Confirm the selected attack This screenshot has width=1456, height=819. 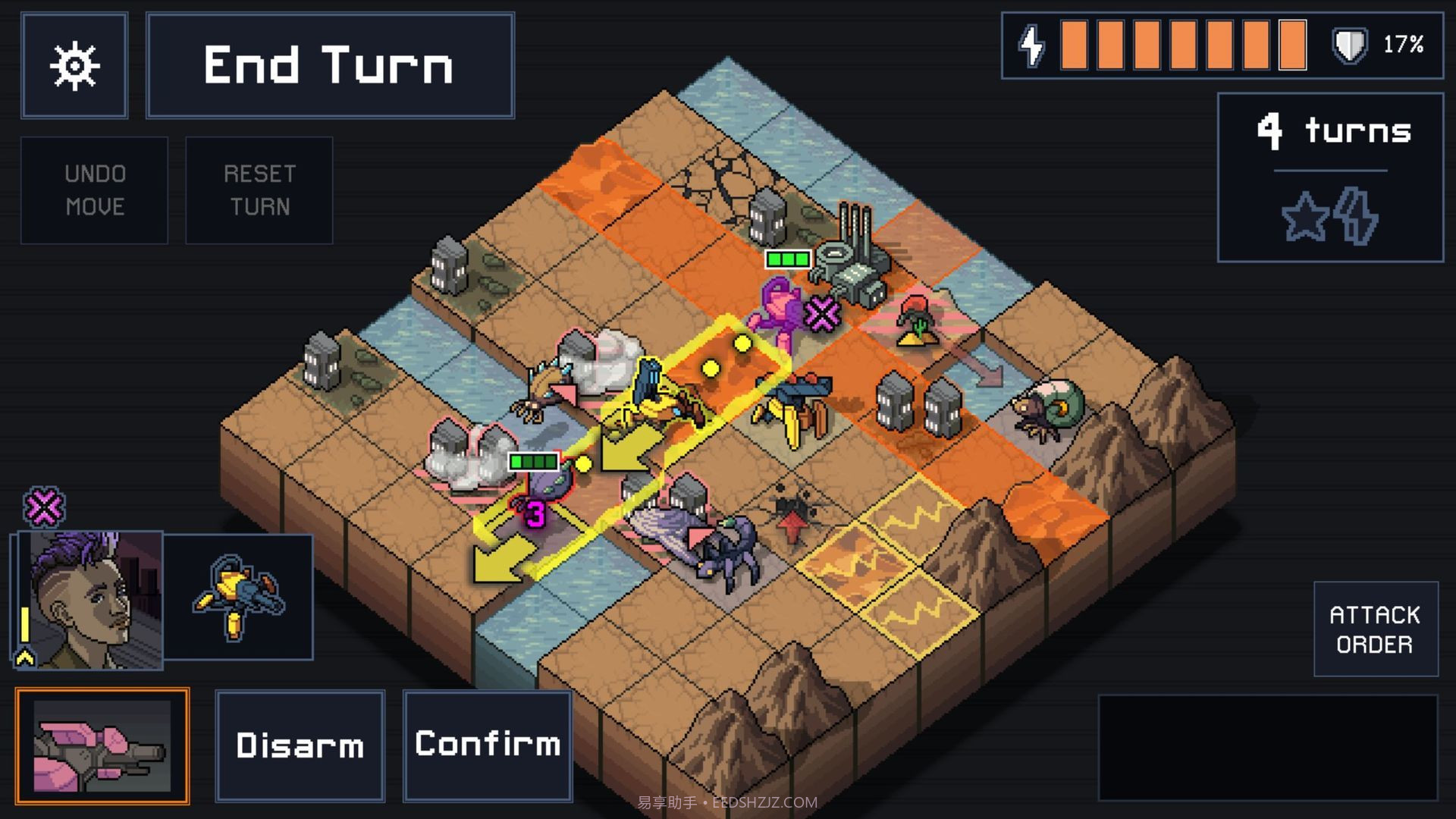click(488, 745)
